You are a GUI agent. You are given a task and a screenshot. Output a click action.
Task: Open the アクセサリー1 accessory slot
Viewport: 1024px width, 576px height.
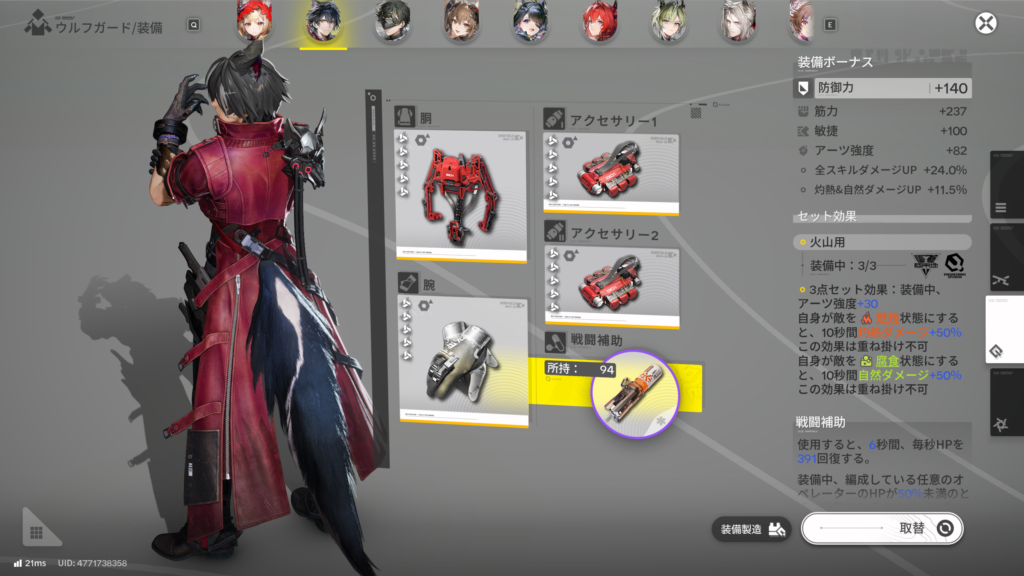point(610,174)
